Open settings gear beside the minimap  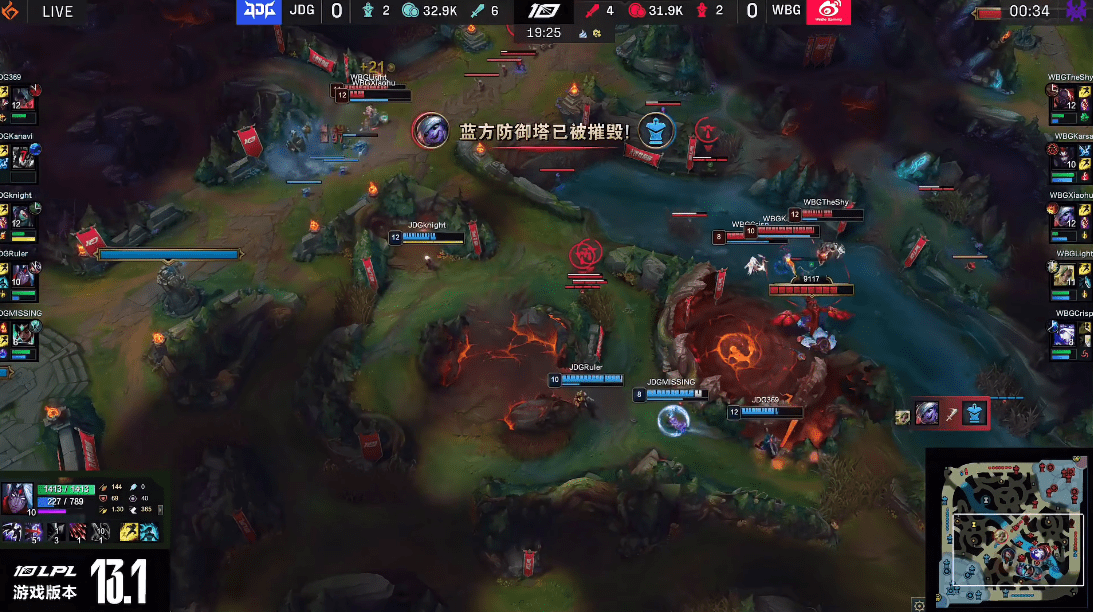918,604
